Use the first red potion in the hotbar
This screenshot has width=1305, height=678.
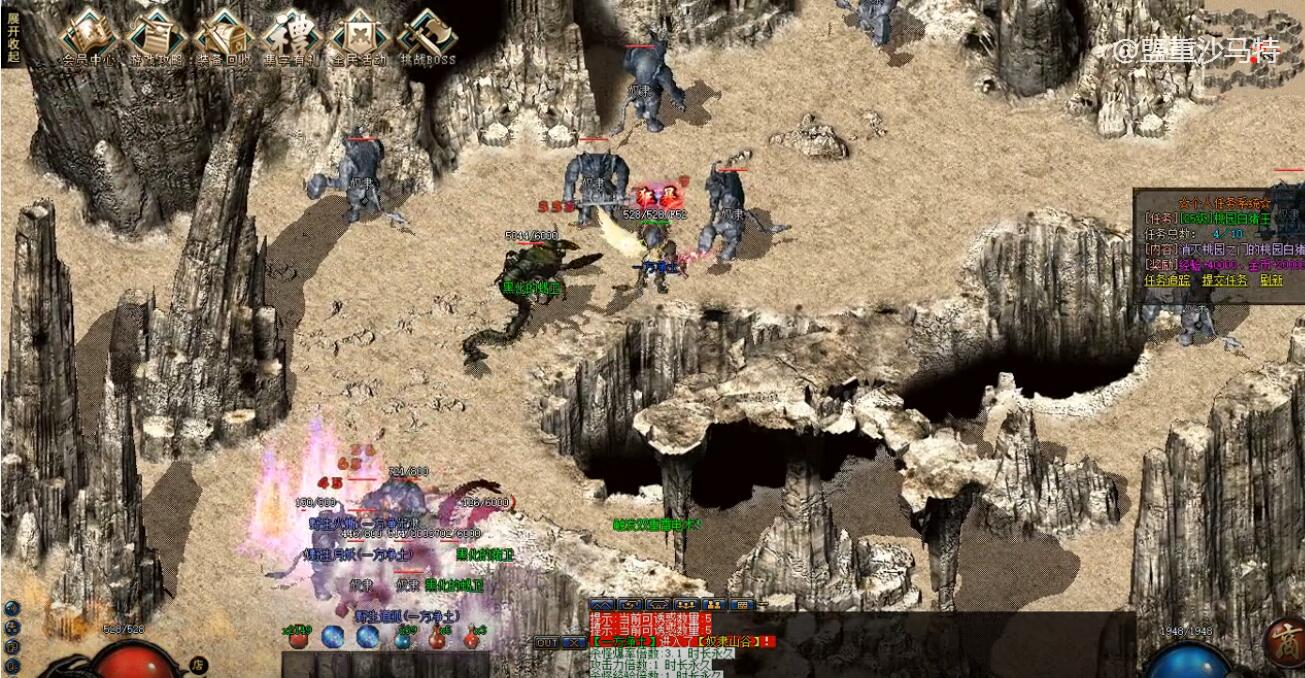[x=299, y=638]
